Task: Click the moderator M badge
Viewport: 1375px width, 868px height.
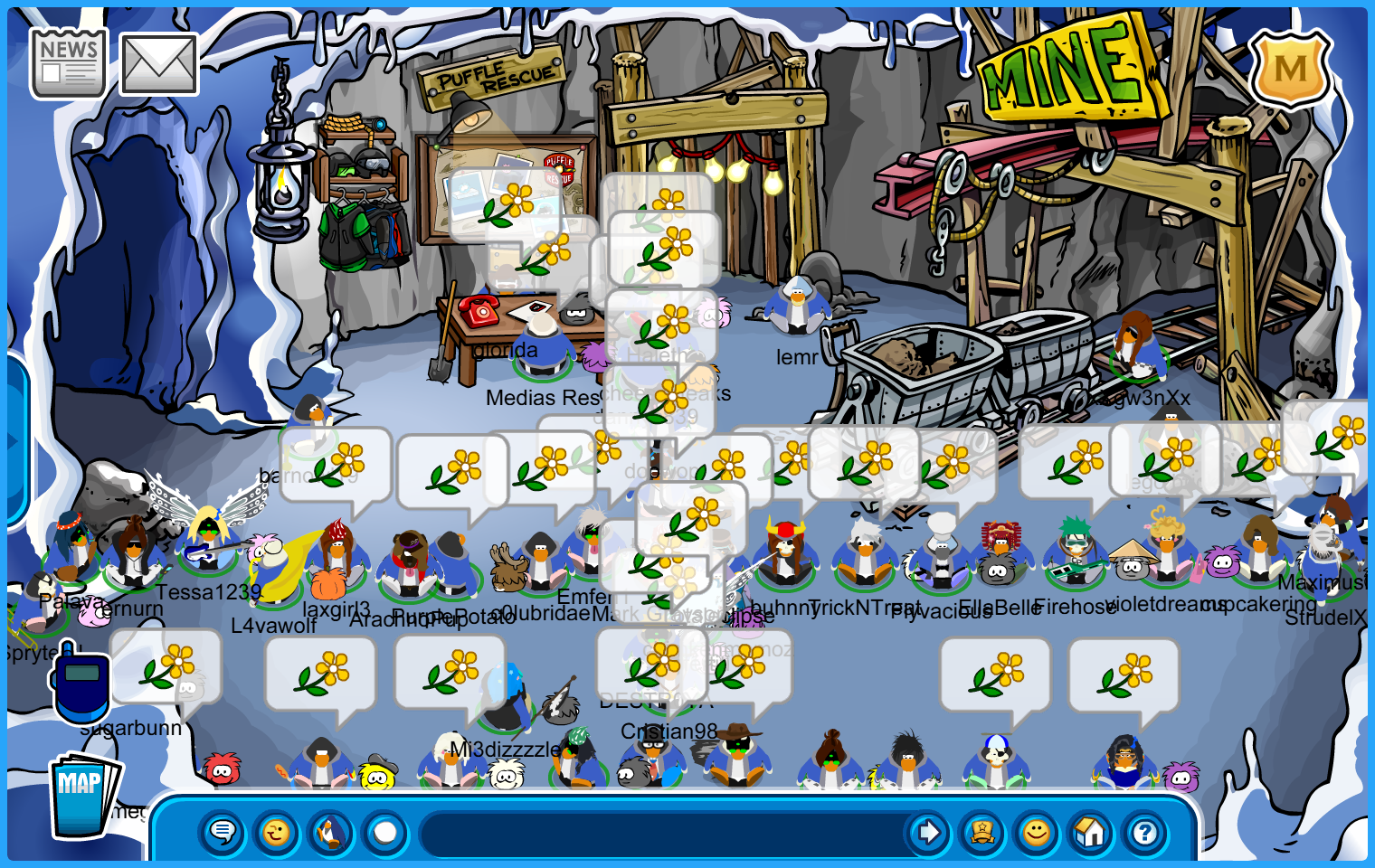Action: (x=1290, y=69)
